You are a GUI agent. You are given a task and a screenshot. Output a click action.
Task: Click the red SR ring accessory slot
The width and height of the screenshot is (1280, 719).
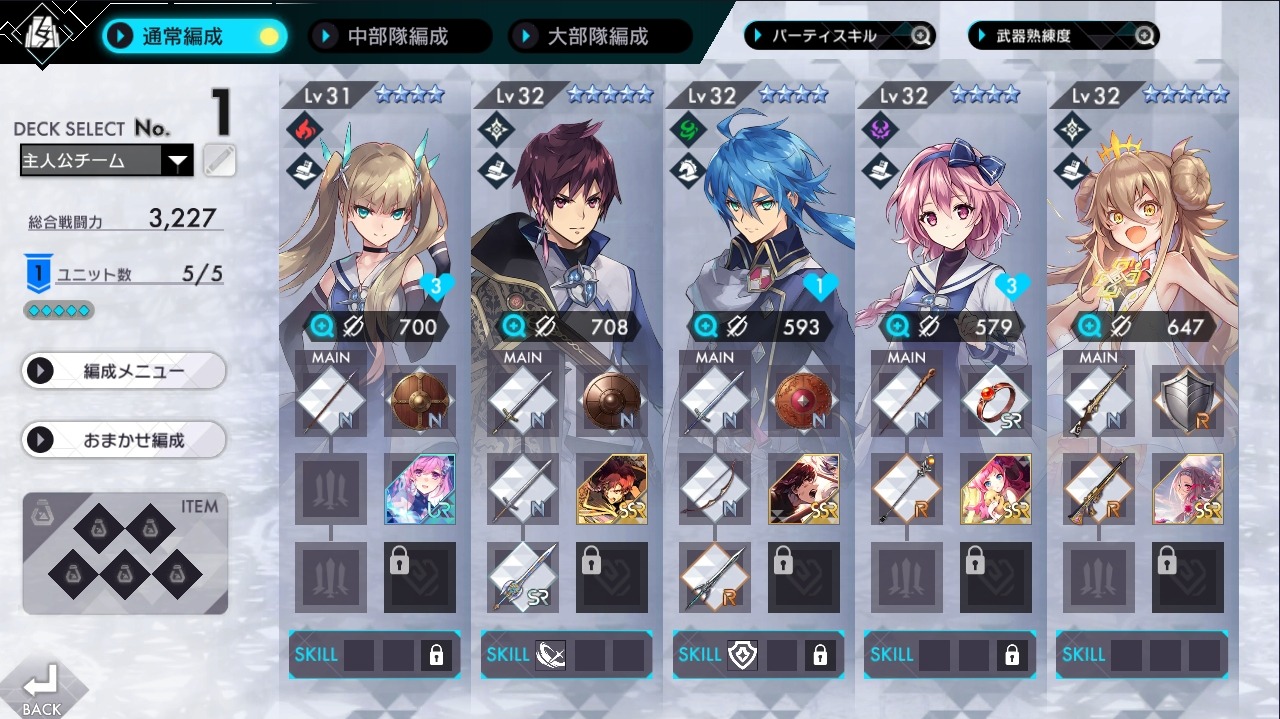click(995, 400)
